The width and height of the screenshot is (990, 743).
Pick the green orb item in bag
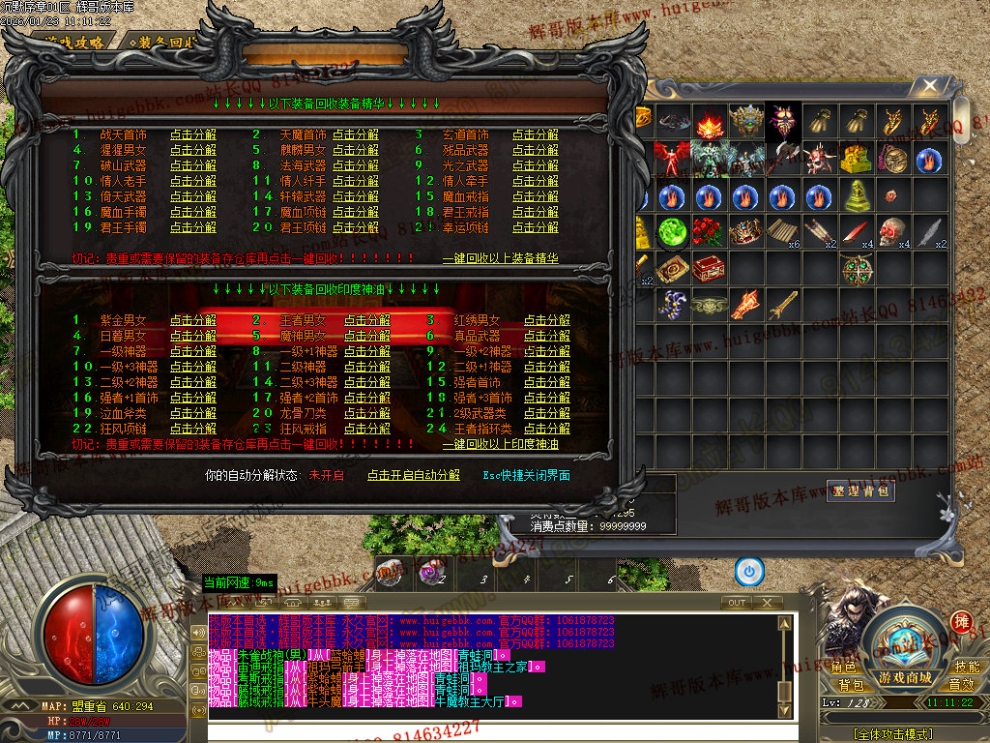click(671, 232)
